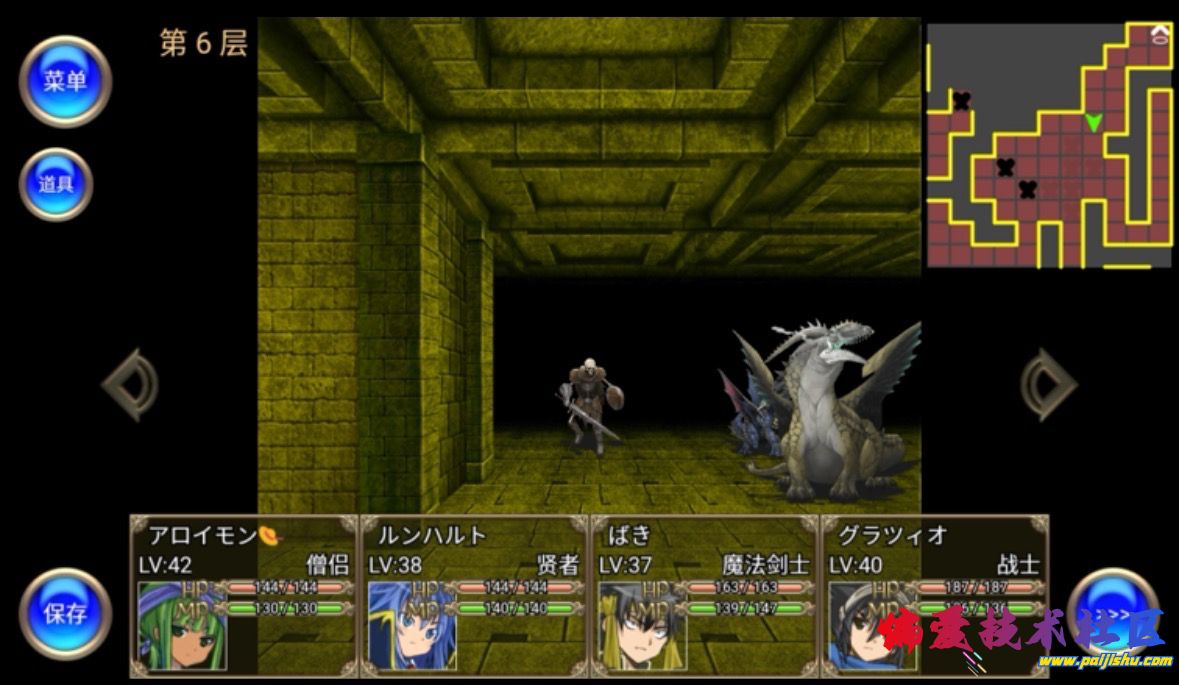Turn right with the right arrow
The image size is (1179, 685).
[x=1048, y=384]
